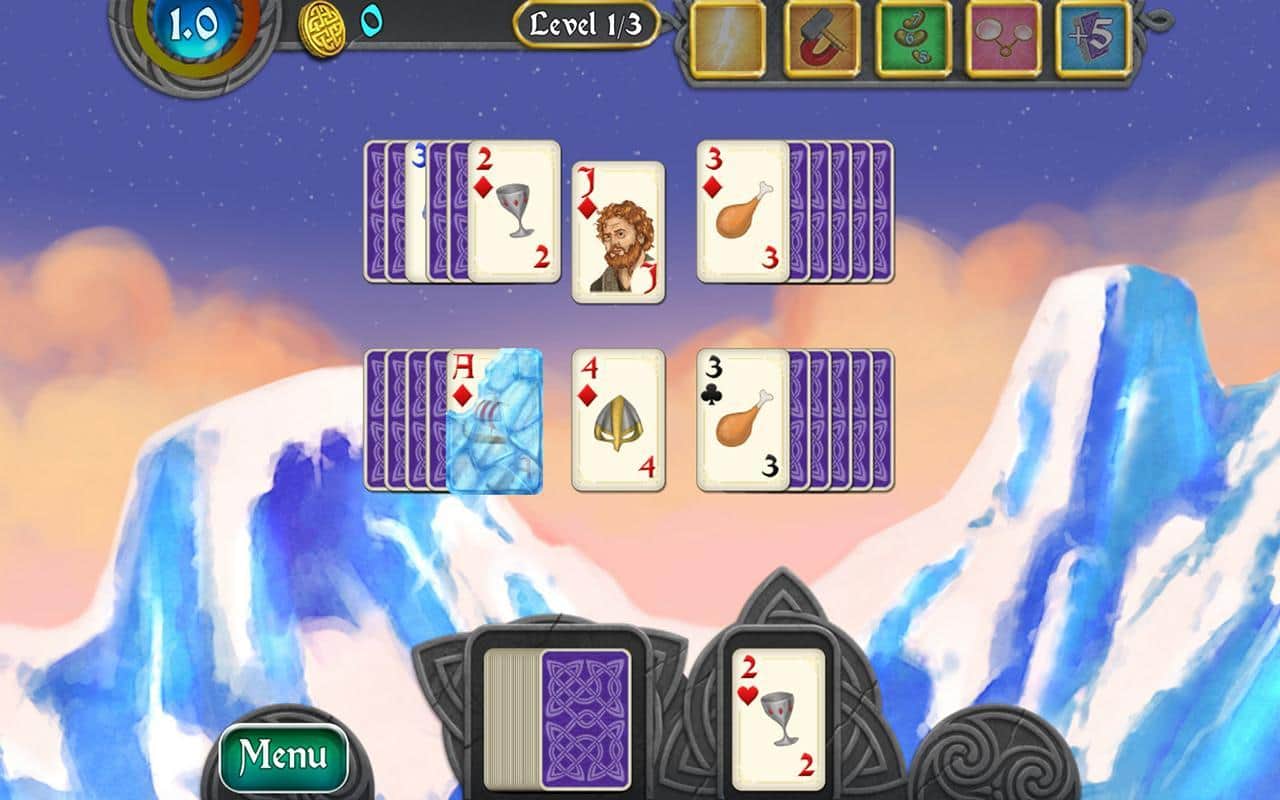The height and width of the screenshot is (800, 1280).
Task: Use the pink linked-circles power-up
Action: 1003,39
